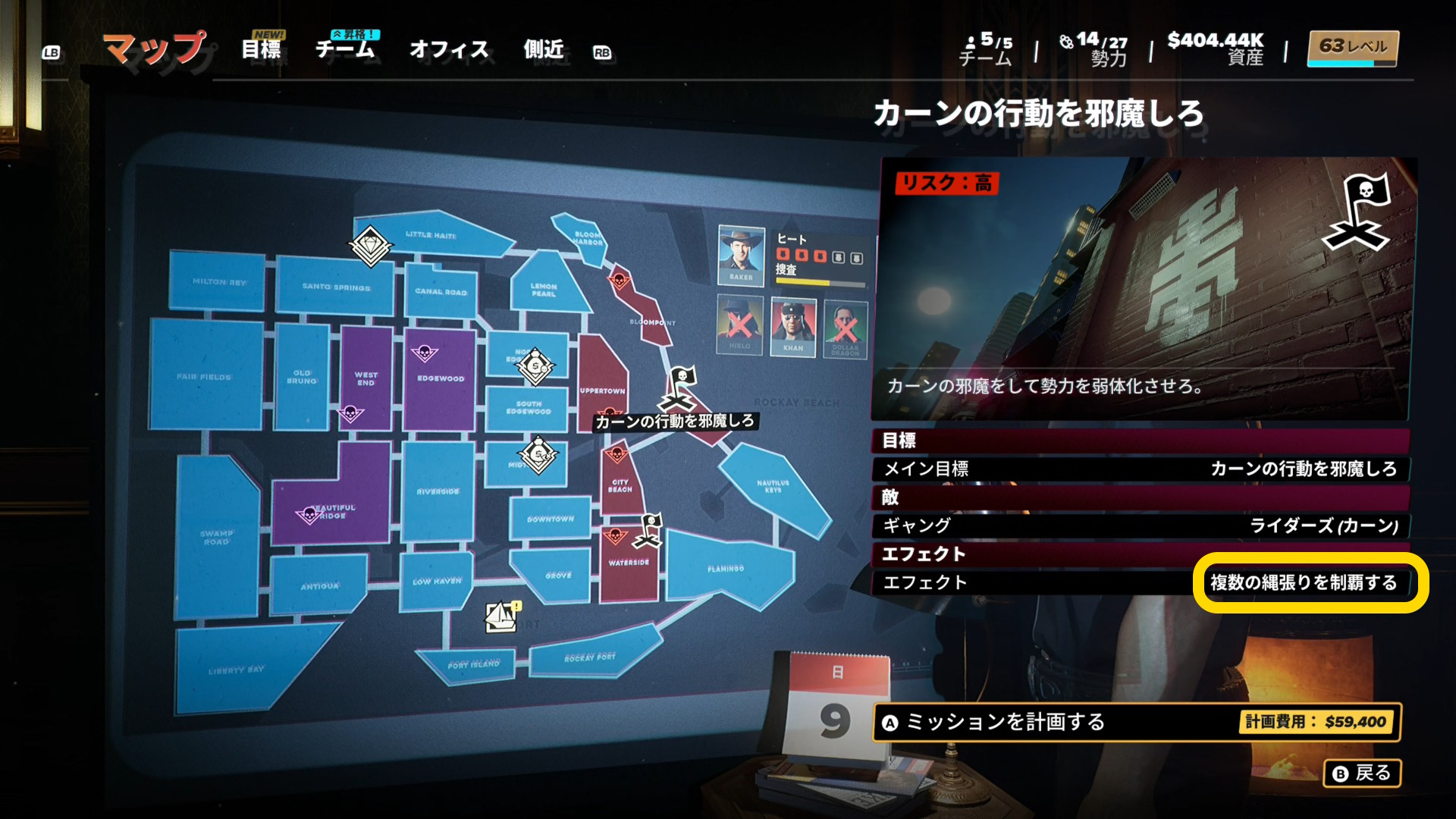Image resolution: width=1456 pixels, height=819 pixels.
Task: Switch to the マップ tab
Action: coord(155,49)
